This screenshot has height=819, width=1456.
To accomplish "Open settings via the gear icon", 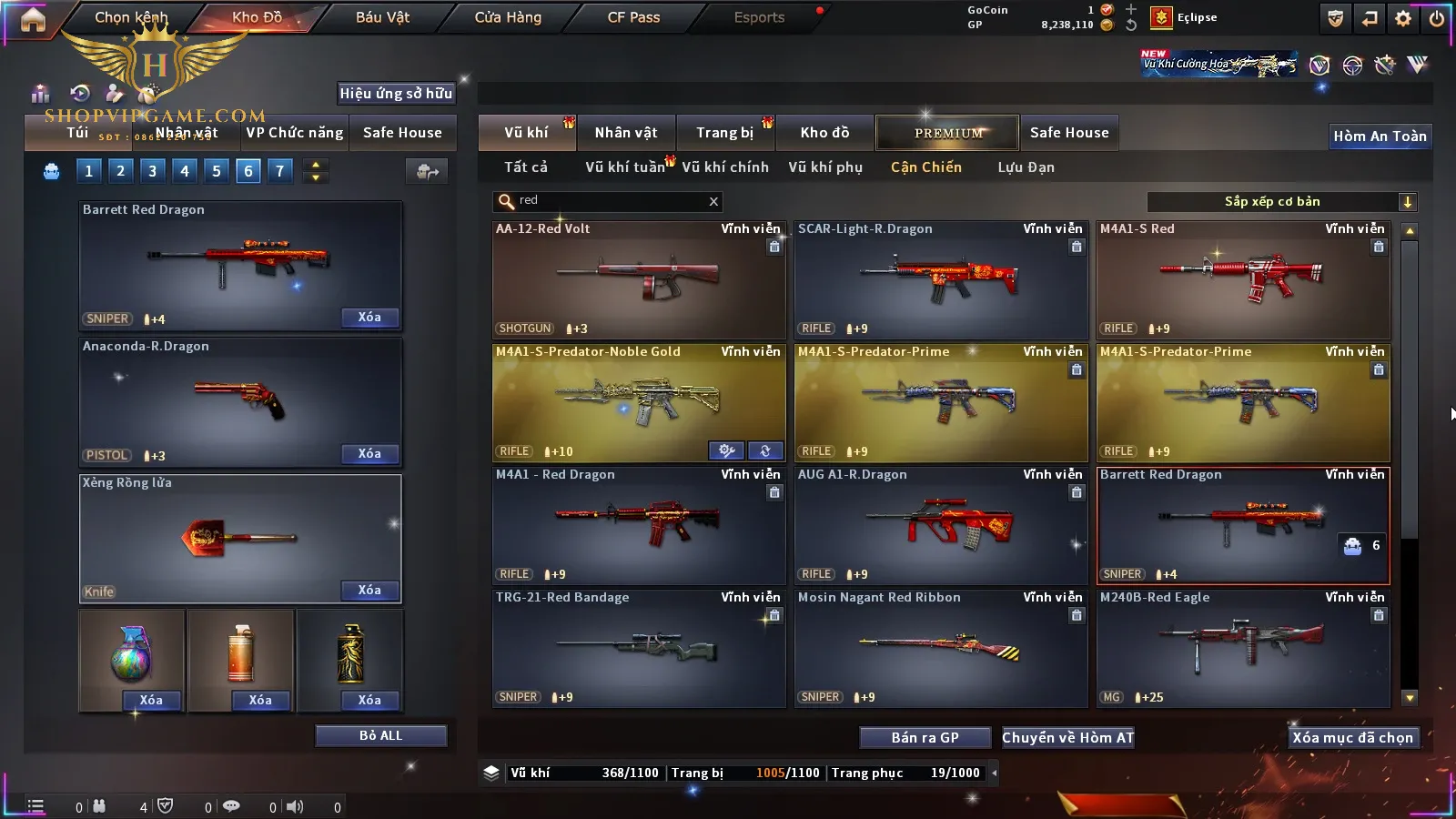I will (x=1403, y=18).
